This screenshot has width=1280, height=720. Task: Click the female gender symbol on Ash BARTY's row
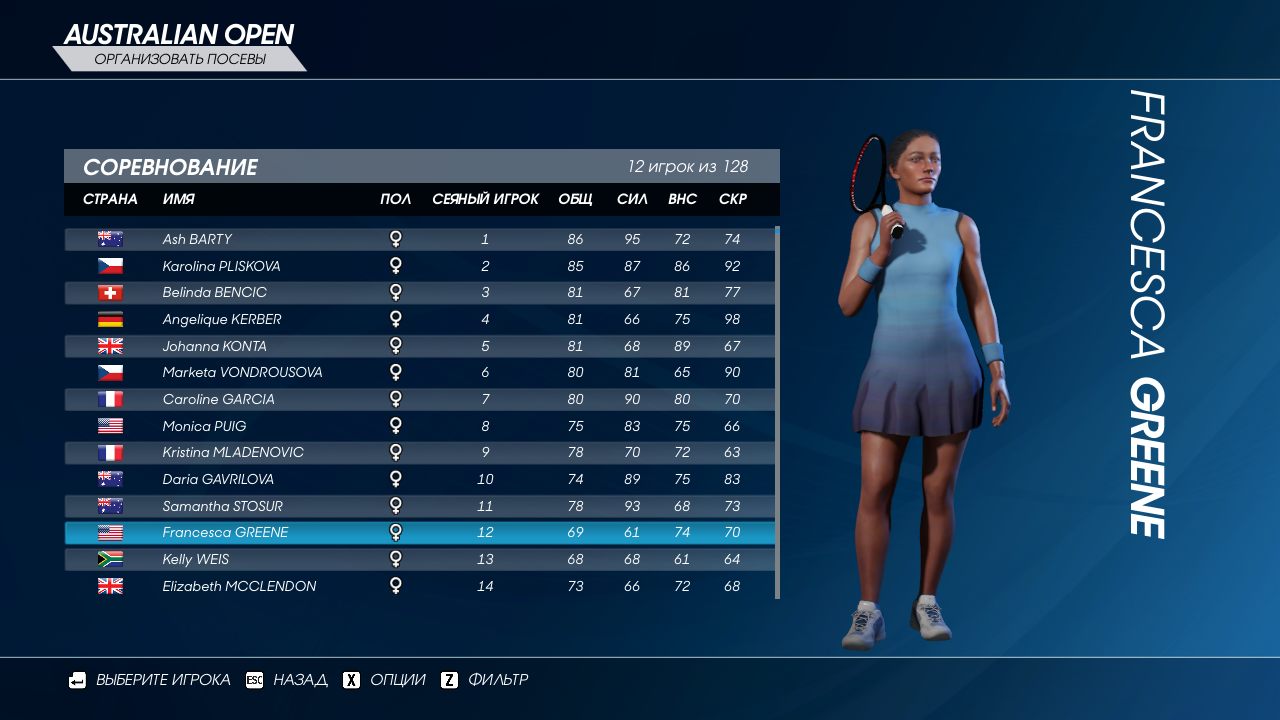[396, 238]
